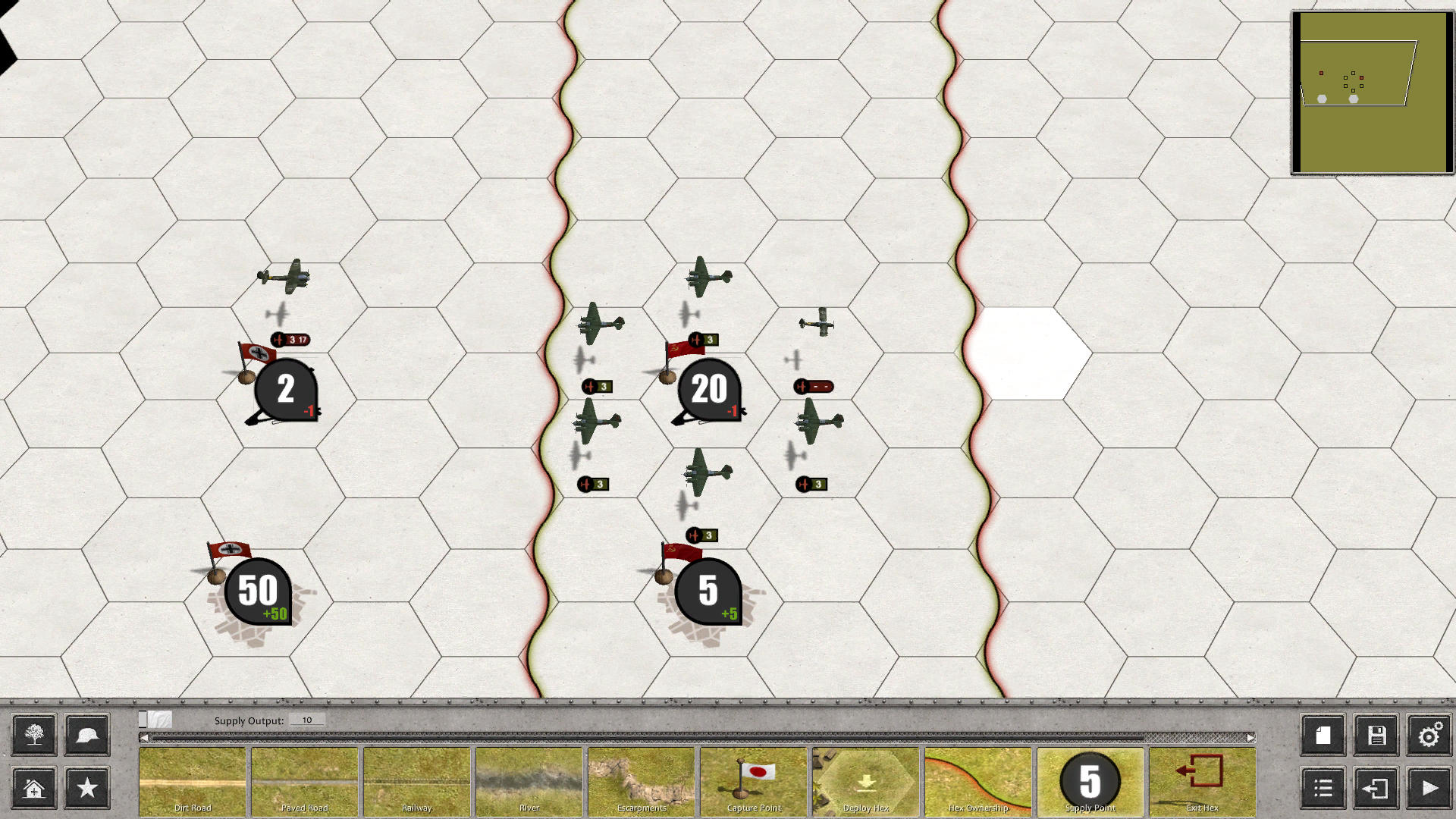Open the scenario list icon
This screenshot has width=1456, height=819.
[x=1323, y=789]
